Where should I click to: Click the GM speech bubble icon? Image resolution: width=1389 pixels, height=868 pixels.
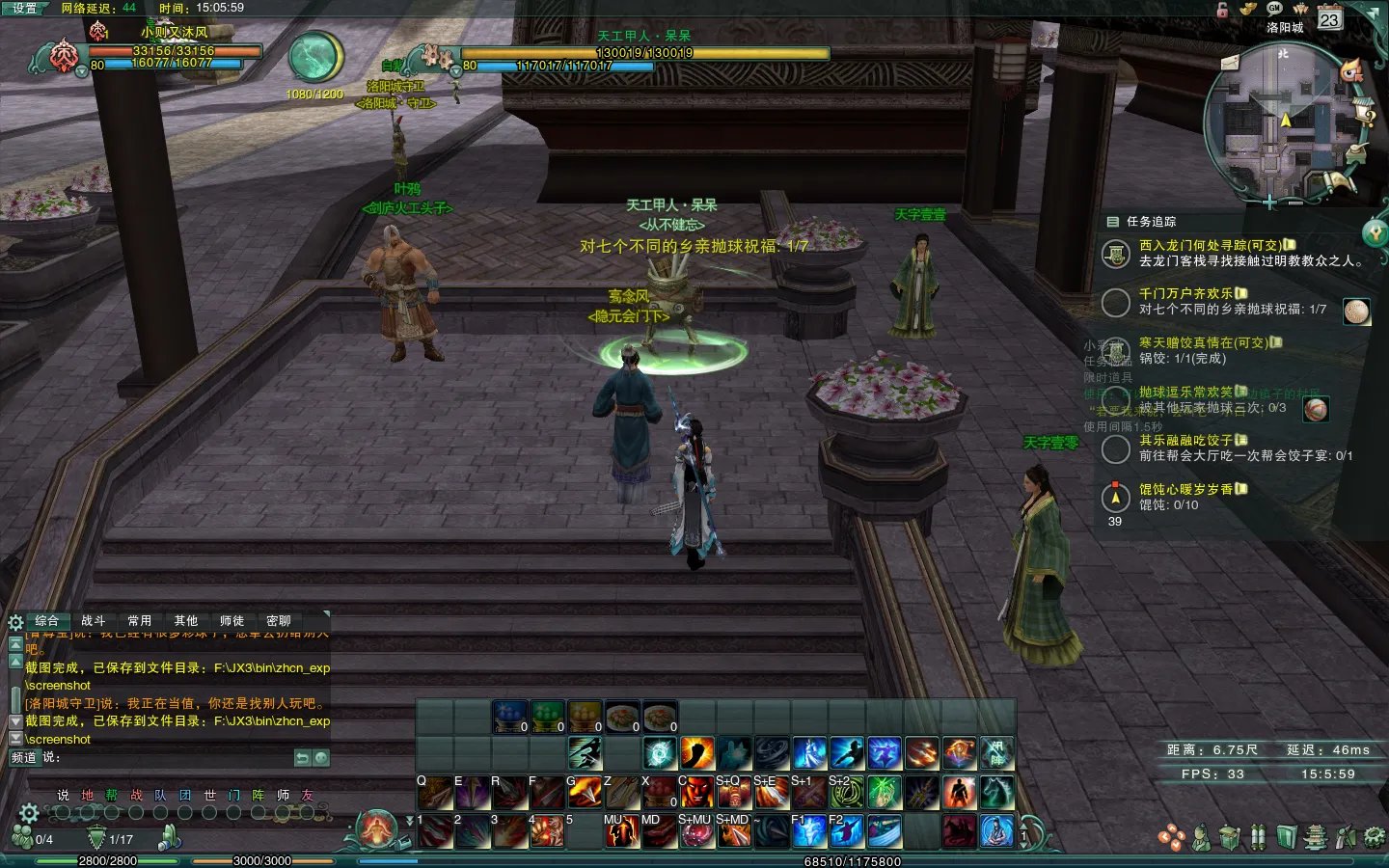[1274, 8]
